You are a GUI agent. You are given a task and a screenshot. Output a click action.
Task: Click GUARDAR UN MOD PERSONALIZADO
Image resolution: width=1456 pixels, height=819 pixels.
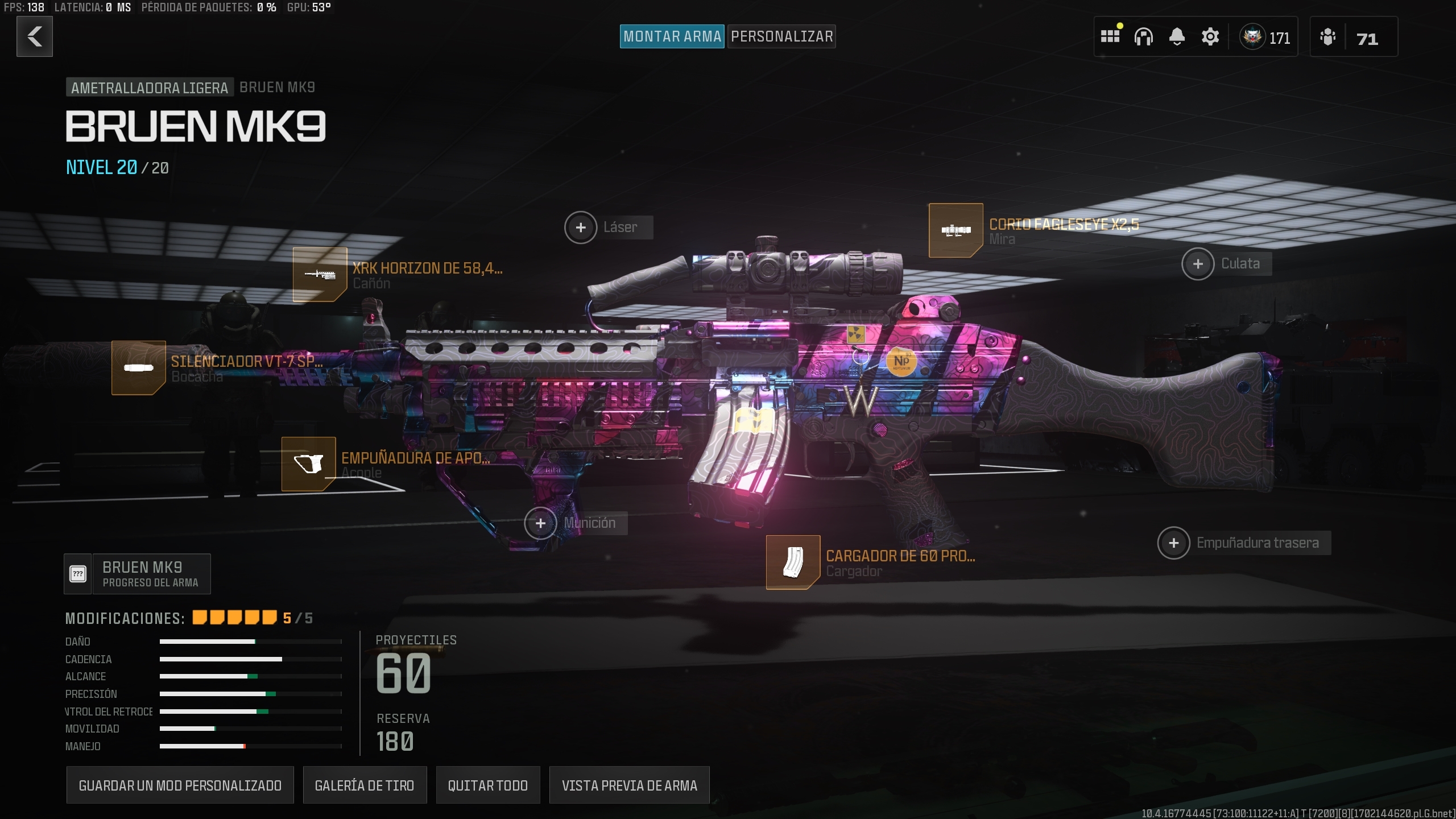coord(180,785)
